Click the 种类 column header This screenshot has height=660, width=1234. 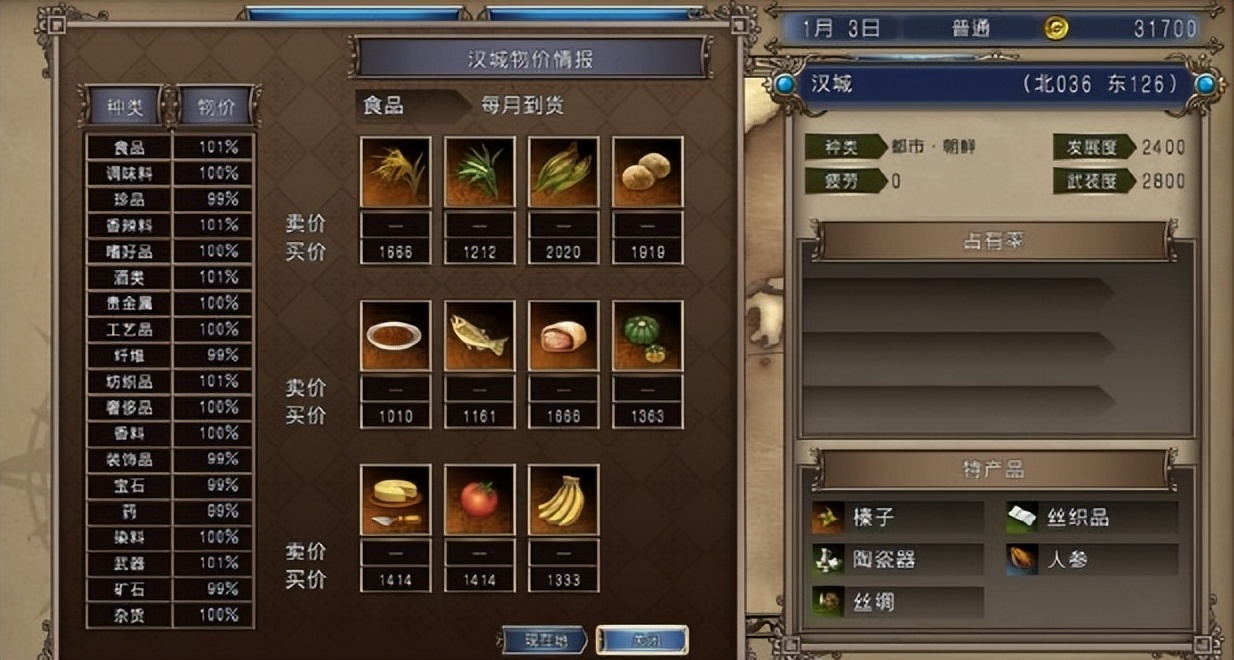[125, 106]
